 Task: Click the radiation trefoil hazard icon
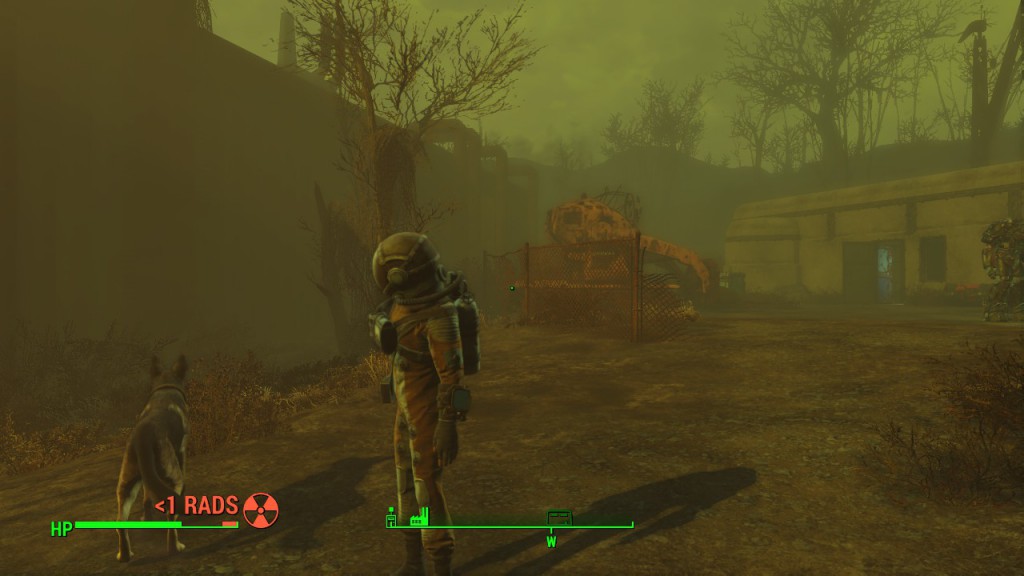coord(261,509)
